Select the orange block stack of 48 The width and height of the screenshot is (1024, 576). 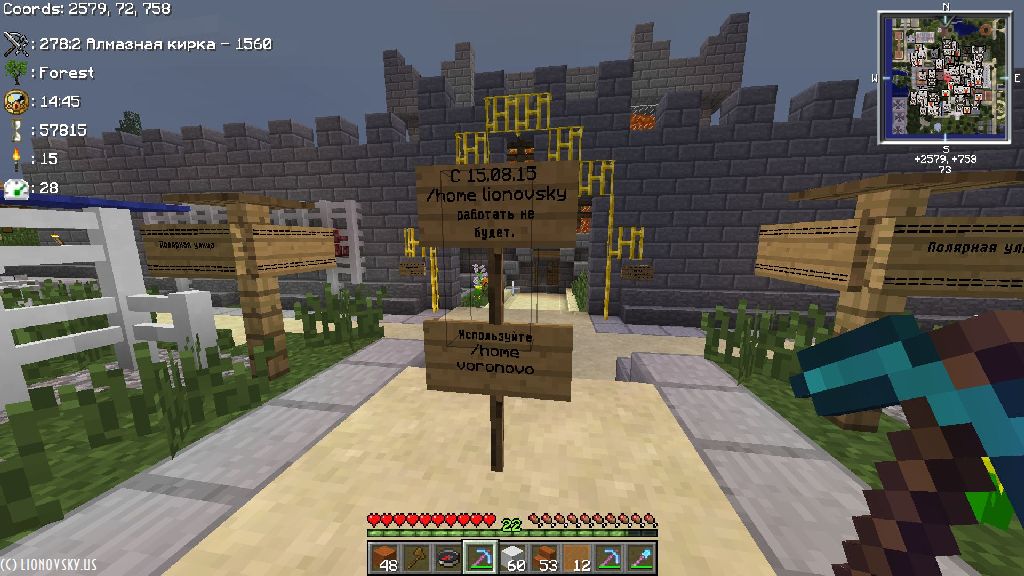point(383,558)
